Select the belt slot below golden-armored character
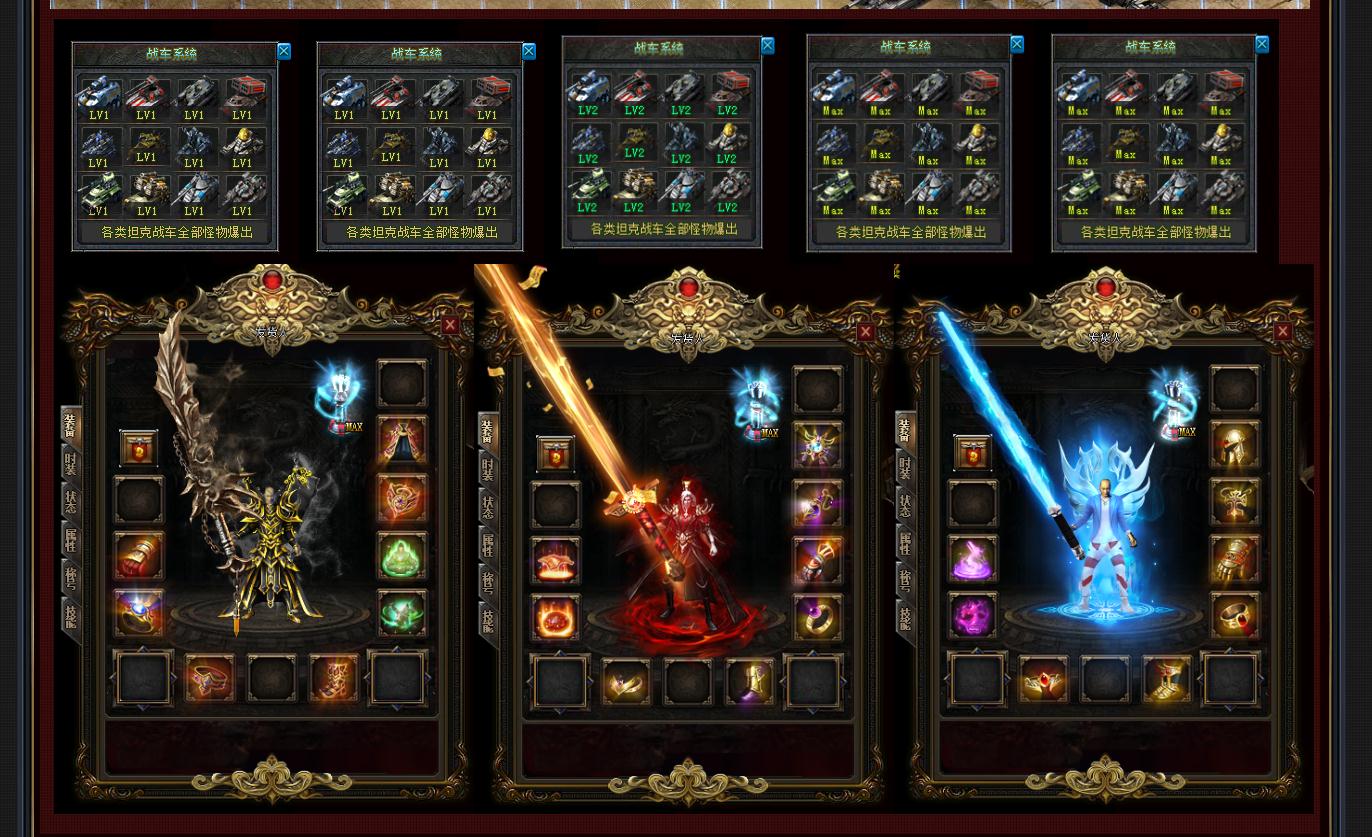This screenshot has width=1372, height=837. point(209,679)
